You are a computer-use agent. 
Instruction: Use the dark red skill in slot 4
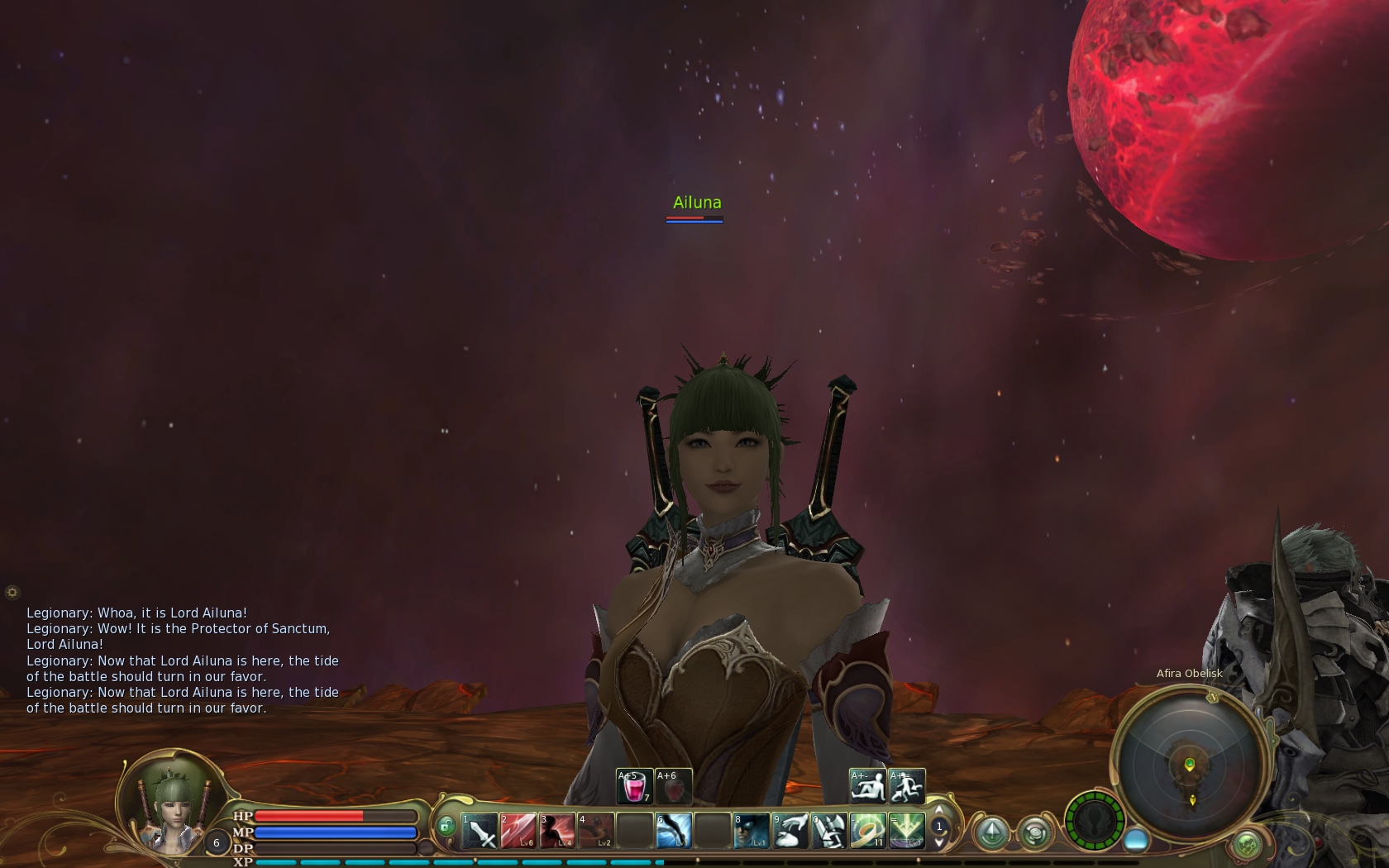596,830
